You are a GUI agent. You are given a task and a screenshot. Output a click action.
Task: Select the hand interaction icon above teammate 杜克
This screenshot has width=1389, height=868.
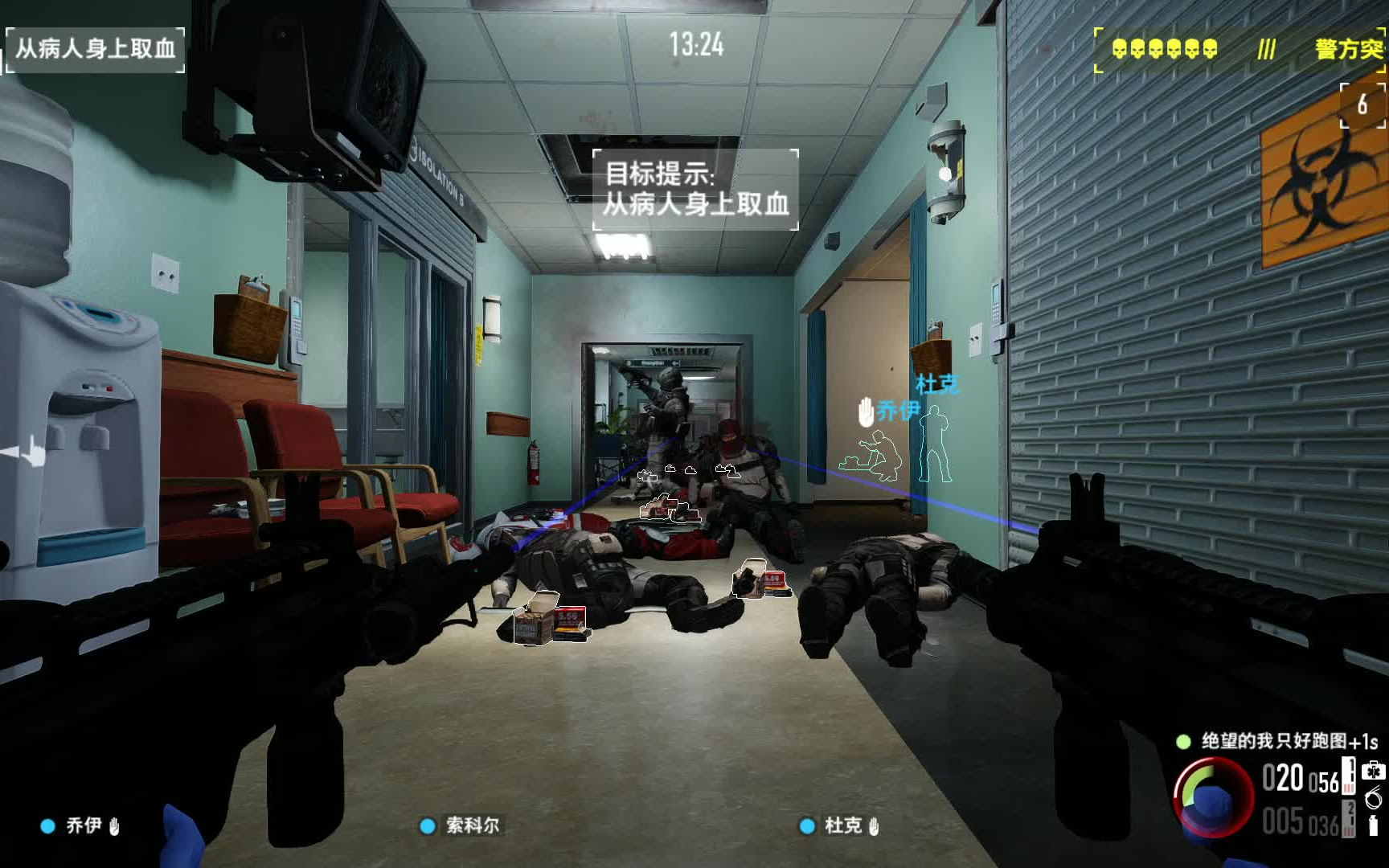(x=867, y=412)
